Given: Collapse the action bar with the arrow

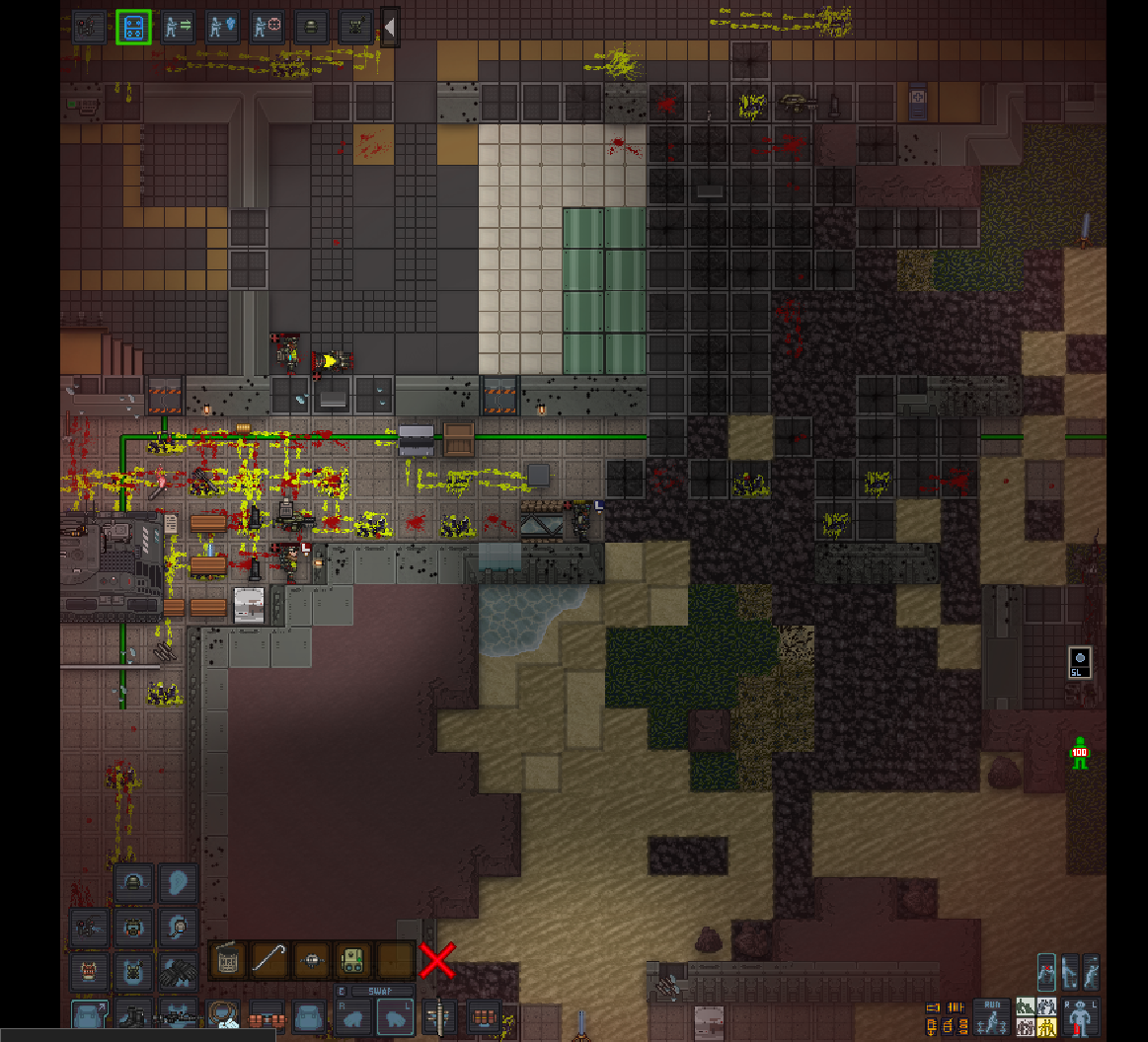Looking at the screenshot, I should (390, 28).
